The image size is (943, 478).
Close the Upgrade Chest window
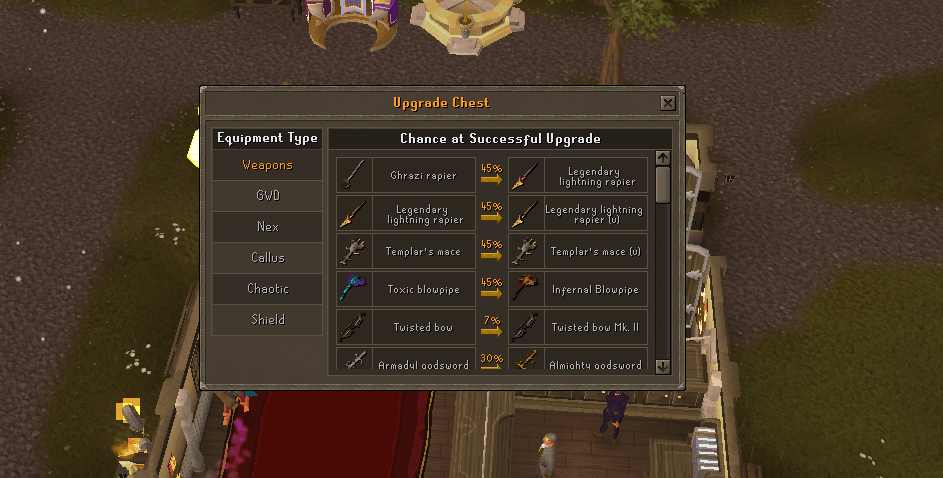click(x=668, y=103)
